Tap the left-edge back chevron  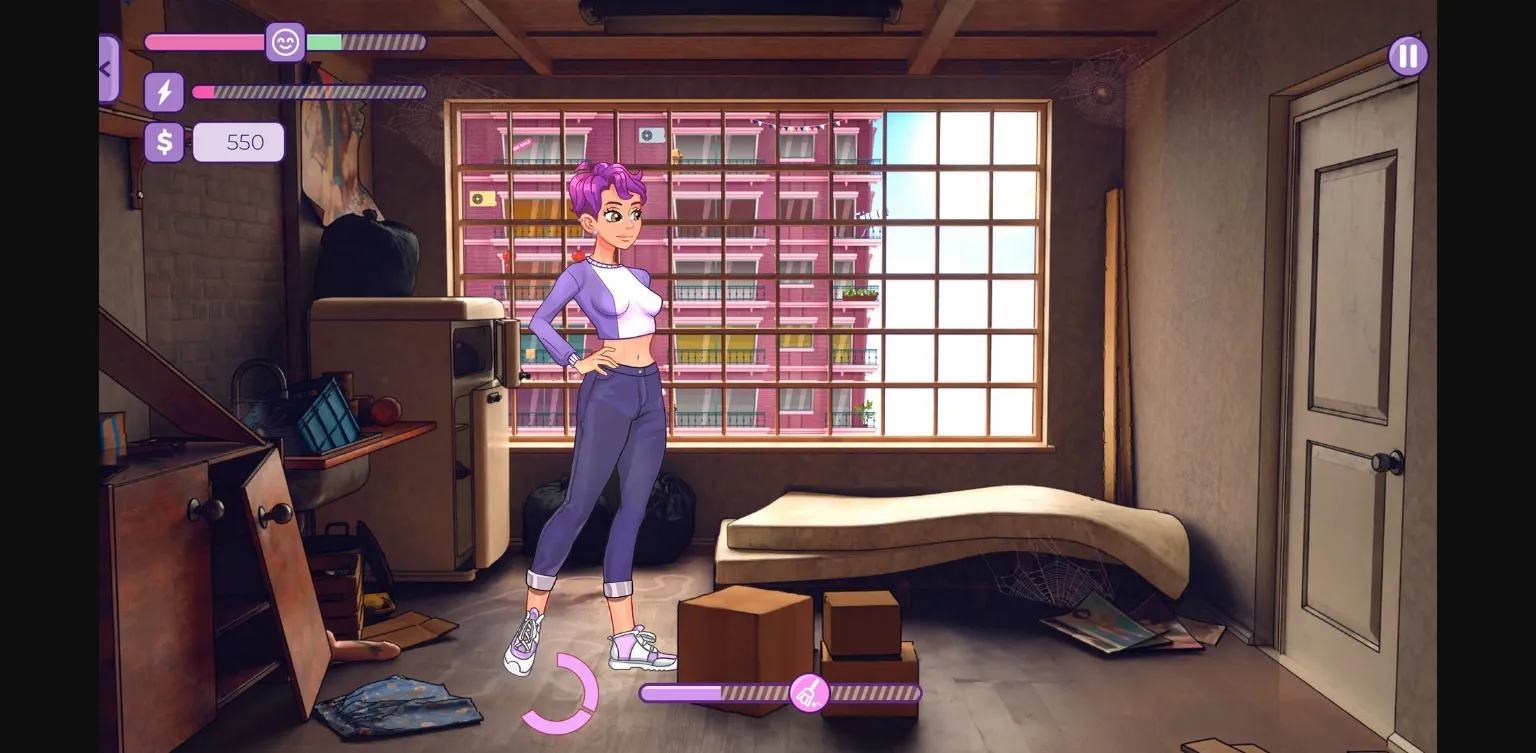tap(107, 68)
